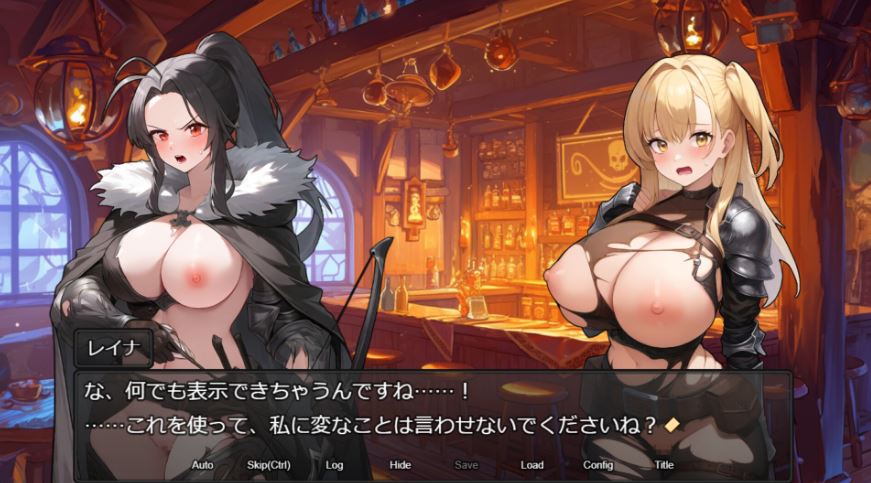
Task: Hide the dialogue text box
Action: coord(400,465)
